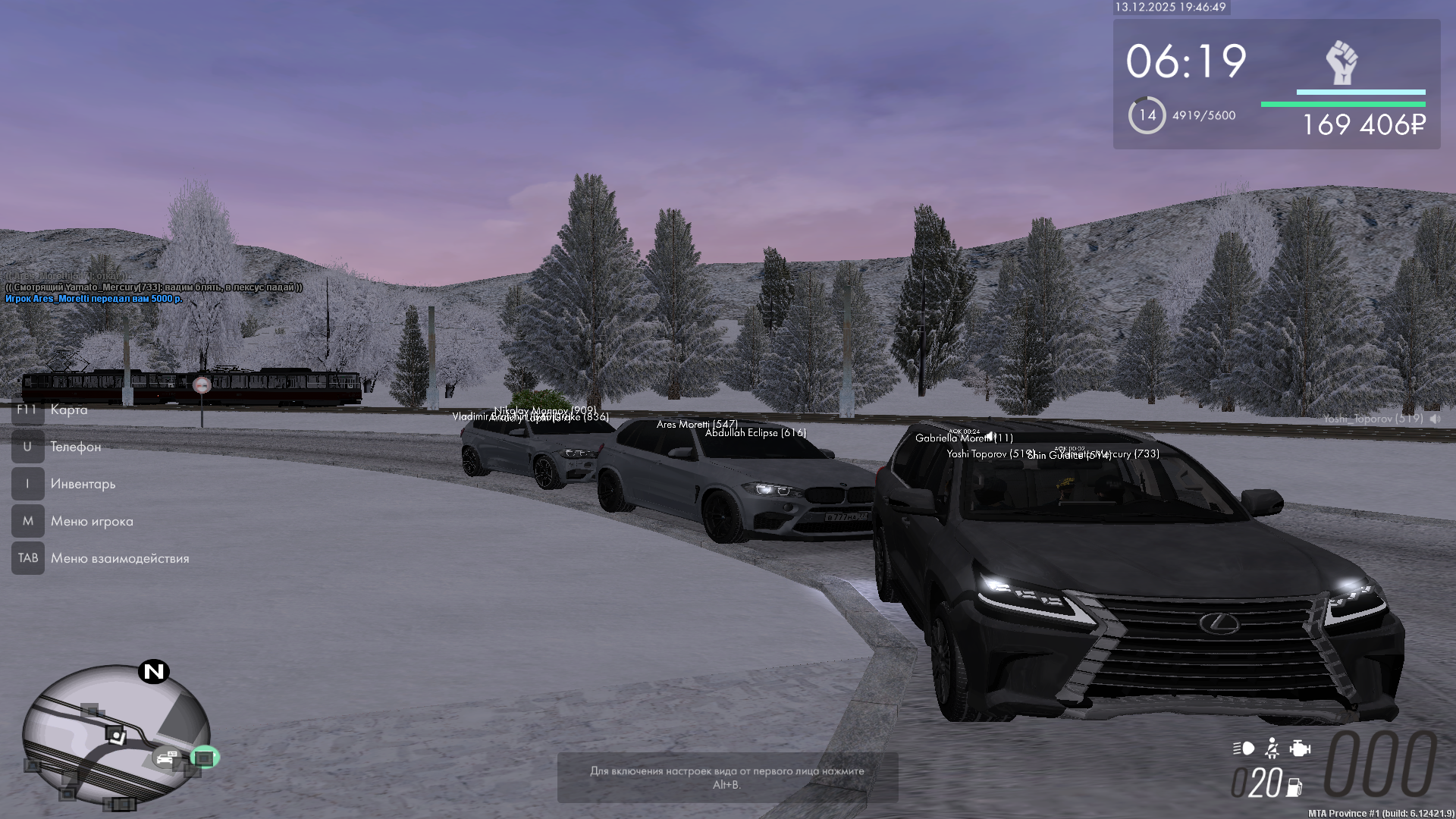Click the engine status icon

click(x=1300, y=748)
